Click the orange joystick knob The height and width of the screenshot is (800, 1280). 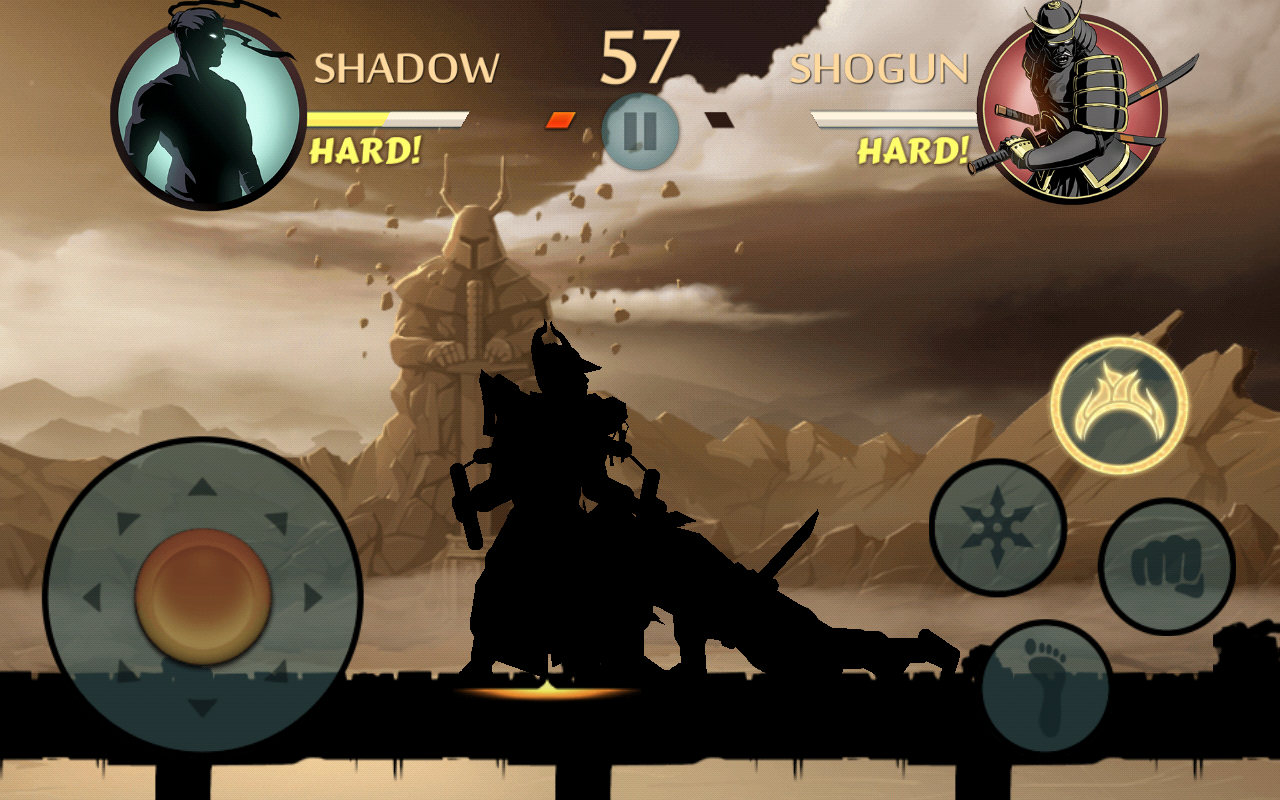click(x=203, y=597)
